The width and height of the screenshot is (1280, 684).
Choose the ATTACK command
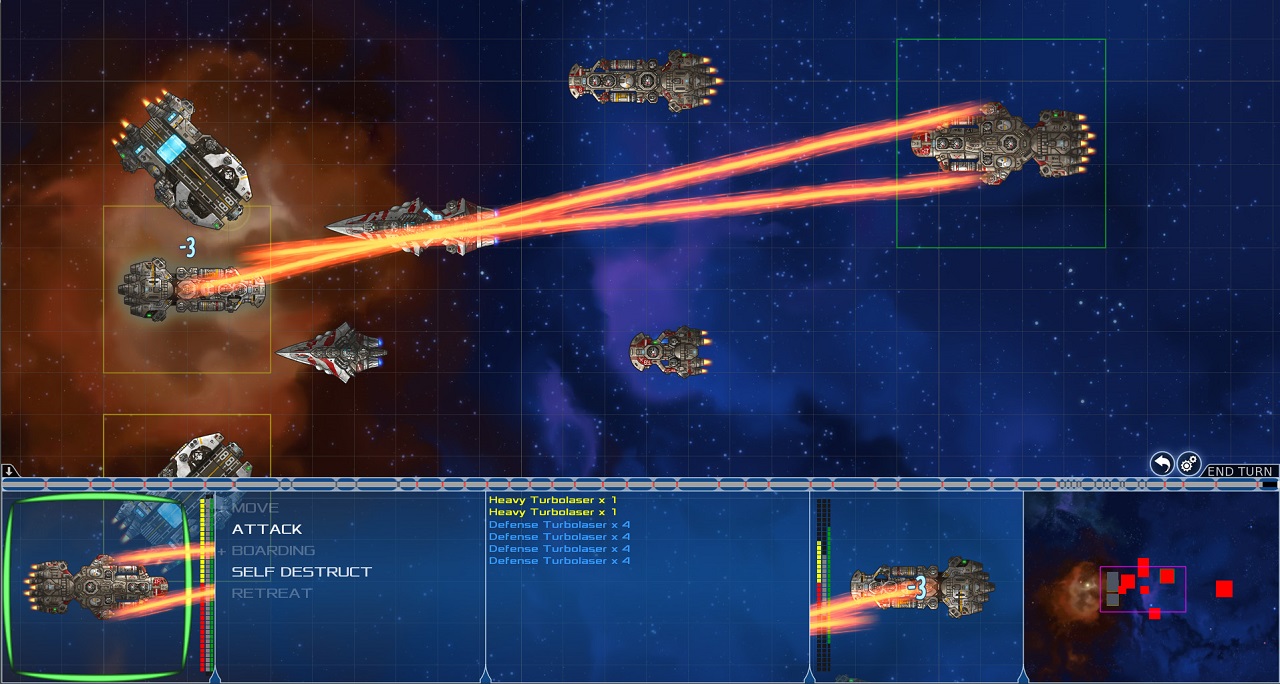(x=266, y=529)
